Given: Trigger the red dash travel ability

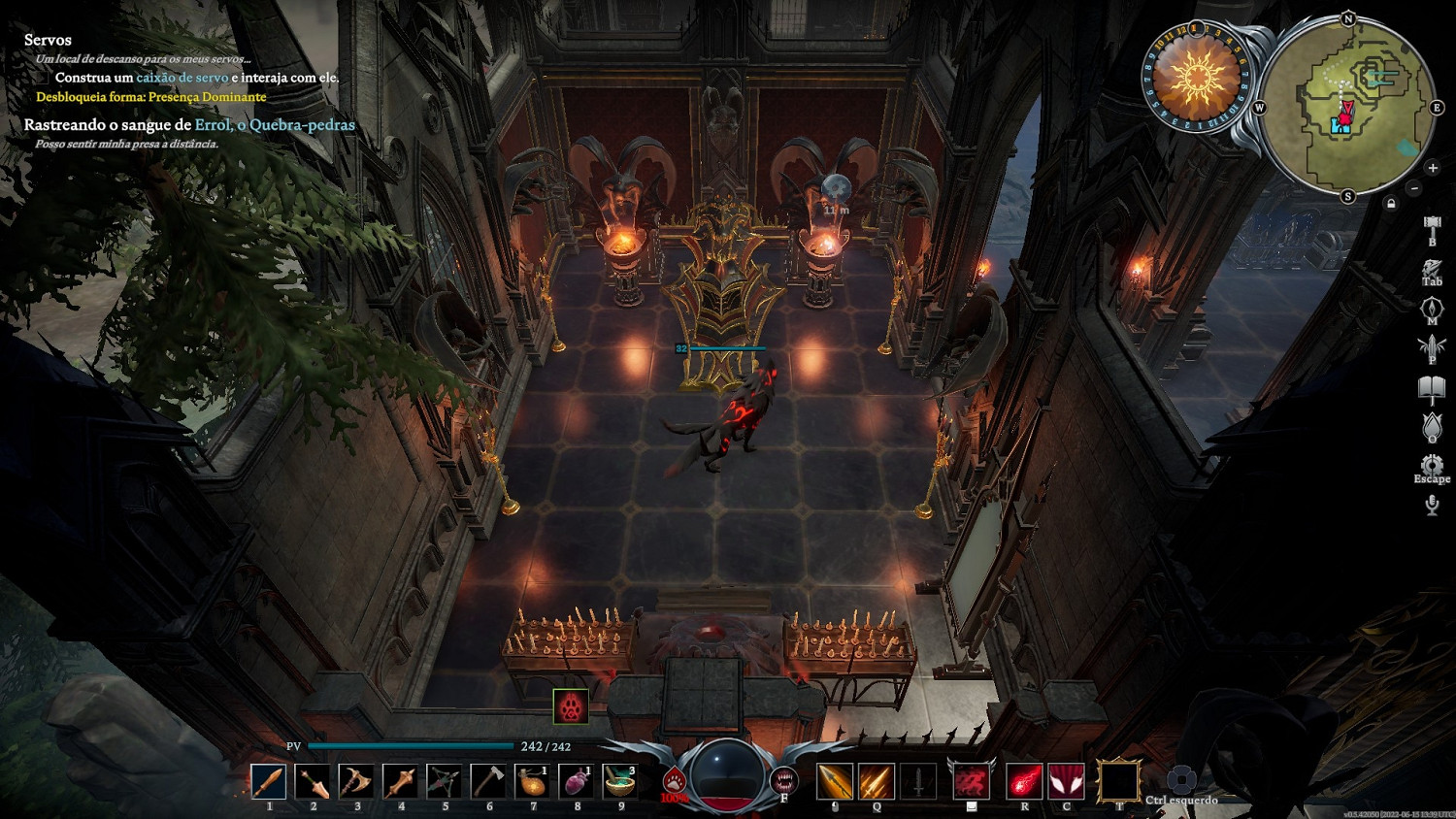Looking at the screenshot, I should [x=971, y=781].
